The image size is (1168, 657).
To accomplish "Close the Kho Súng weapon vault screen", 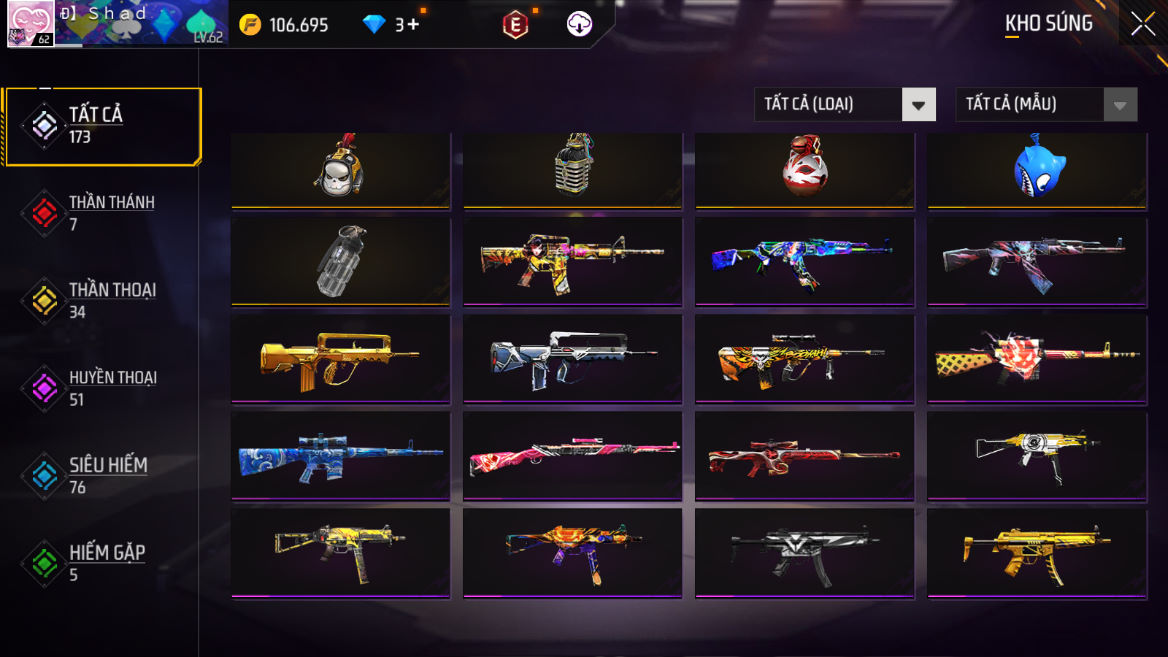I will coord(1142,25).
